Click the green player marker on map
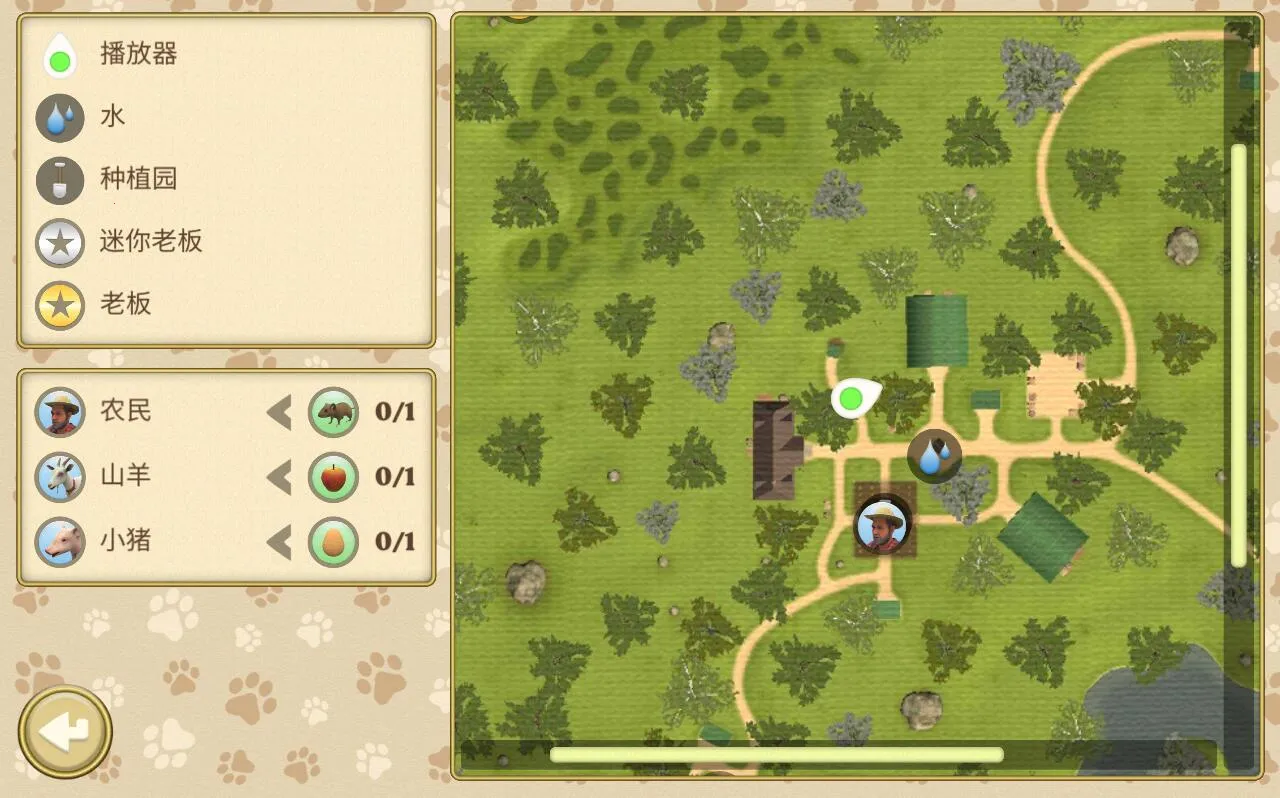The width and height of the screenshot is (1280, 798). (851, 399)
